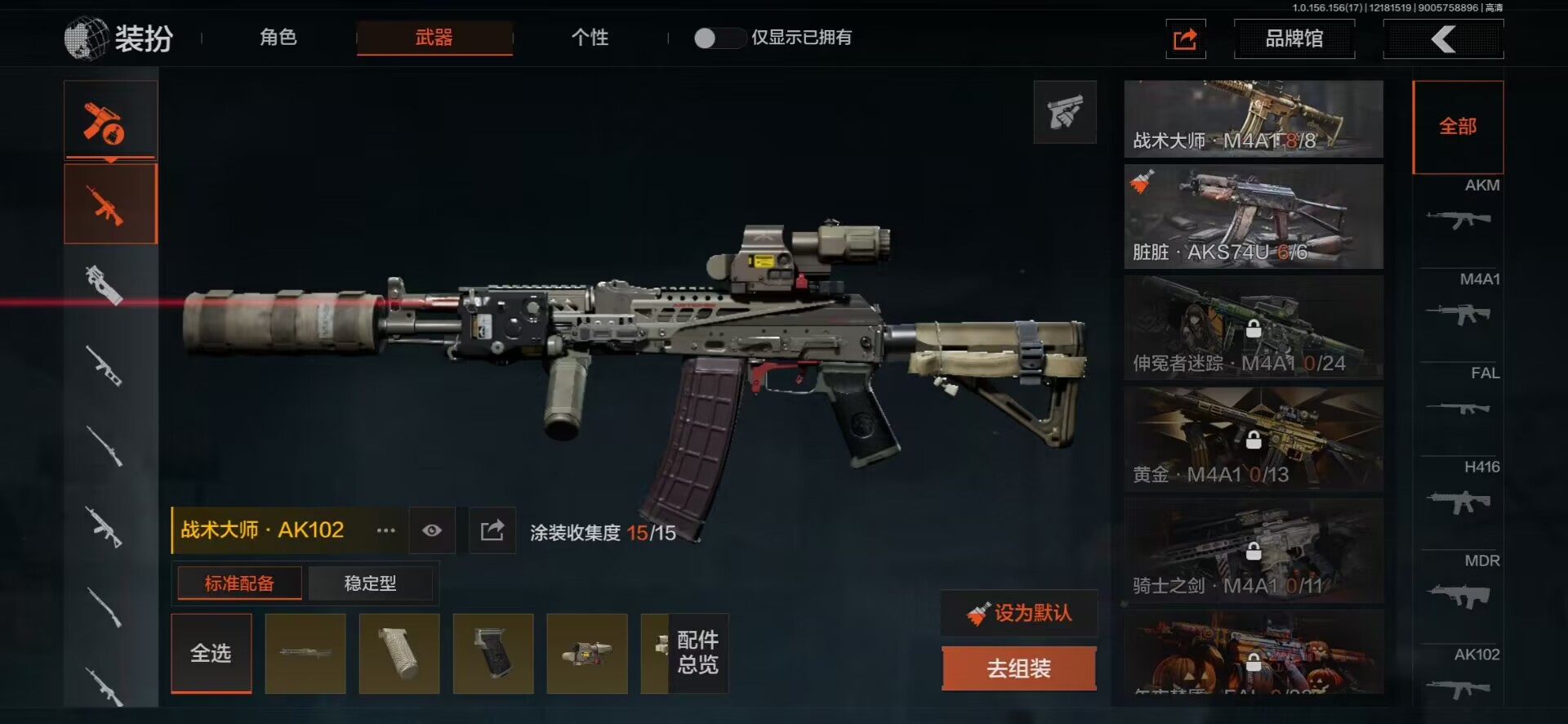Go back with the arrow button
This screenshot has height=724, width=1568.
pos(1443,38)
